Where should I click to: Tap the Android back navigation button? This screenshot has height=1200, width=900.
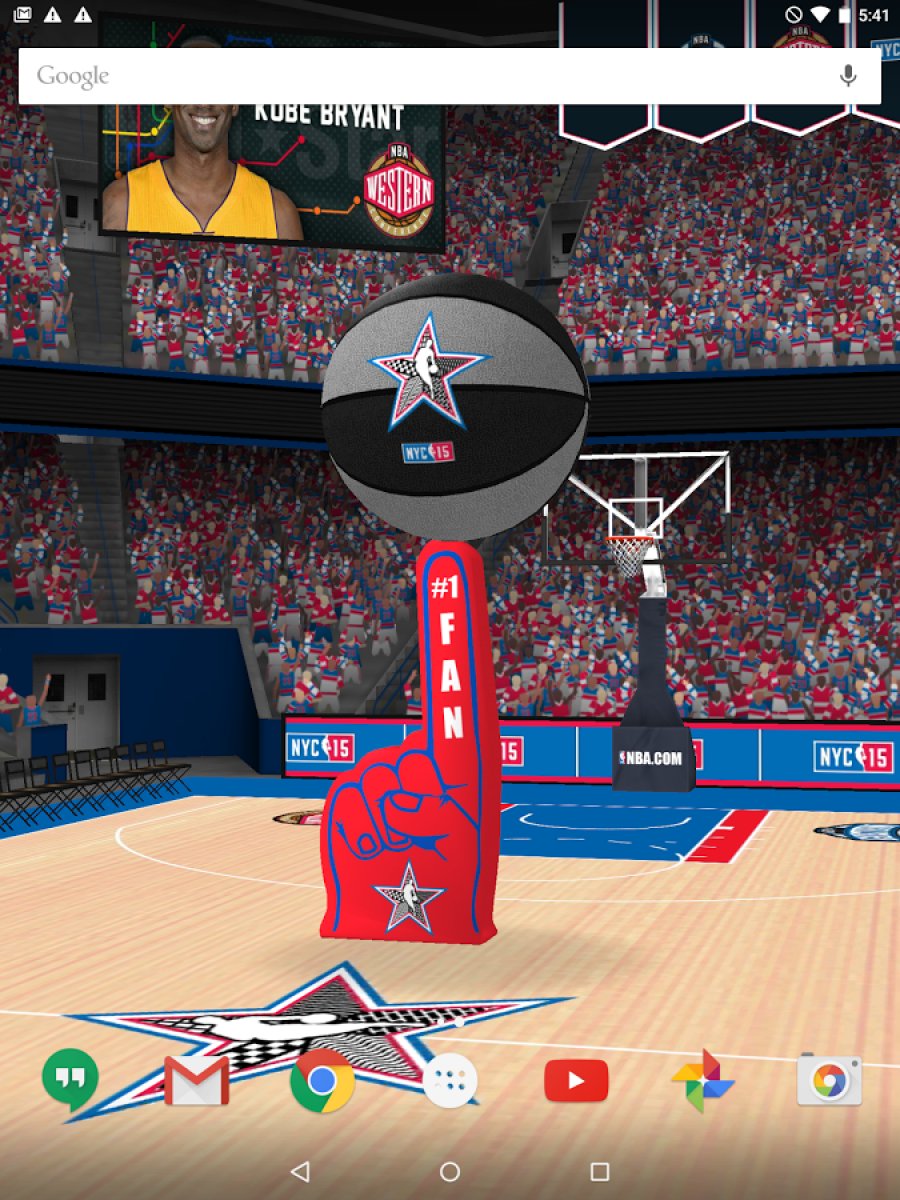(x=300, y=1171)
